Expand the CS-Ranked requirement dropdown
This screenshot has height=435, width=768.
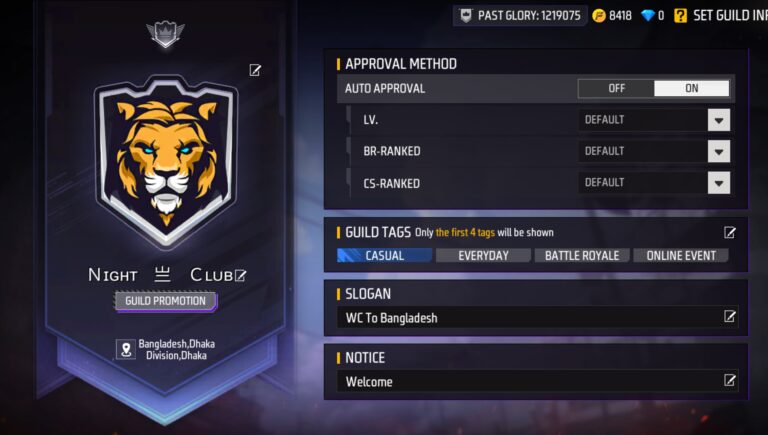pyautogui.click(x=718, y=182)
